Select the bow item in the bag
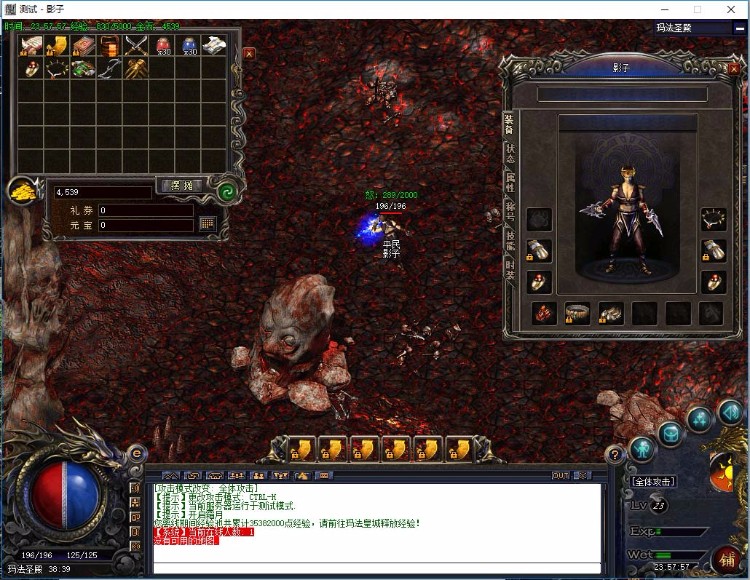This screenshot has width=750, height=580. 110,69
